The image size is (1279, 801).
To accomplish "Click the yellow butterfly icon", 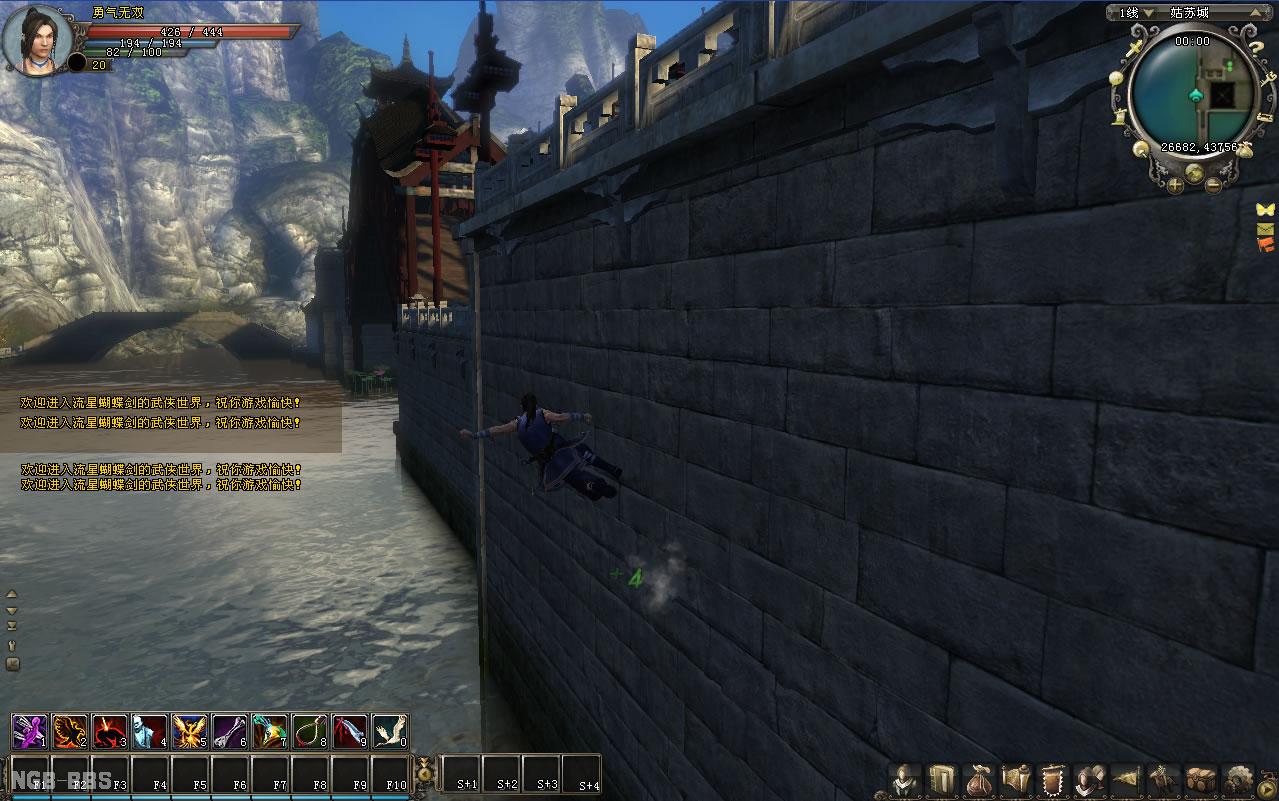I will [x=1266, y=210].
